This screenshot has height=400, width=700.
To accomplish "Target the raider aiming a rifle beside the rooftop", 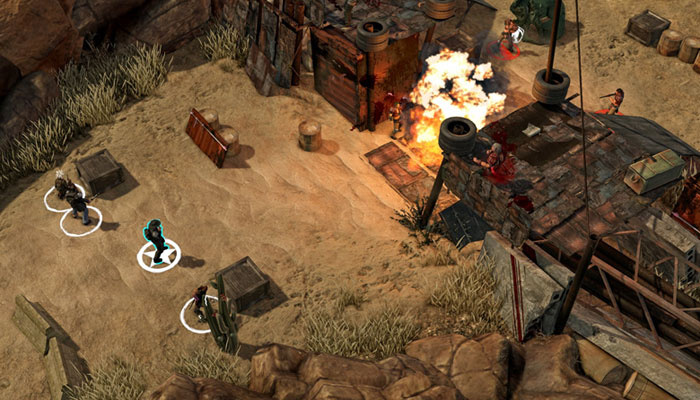I will (x=614, y=100).
